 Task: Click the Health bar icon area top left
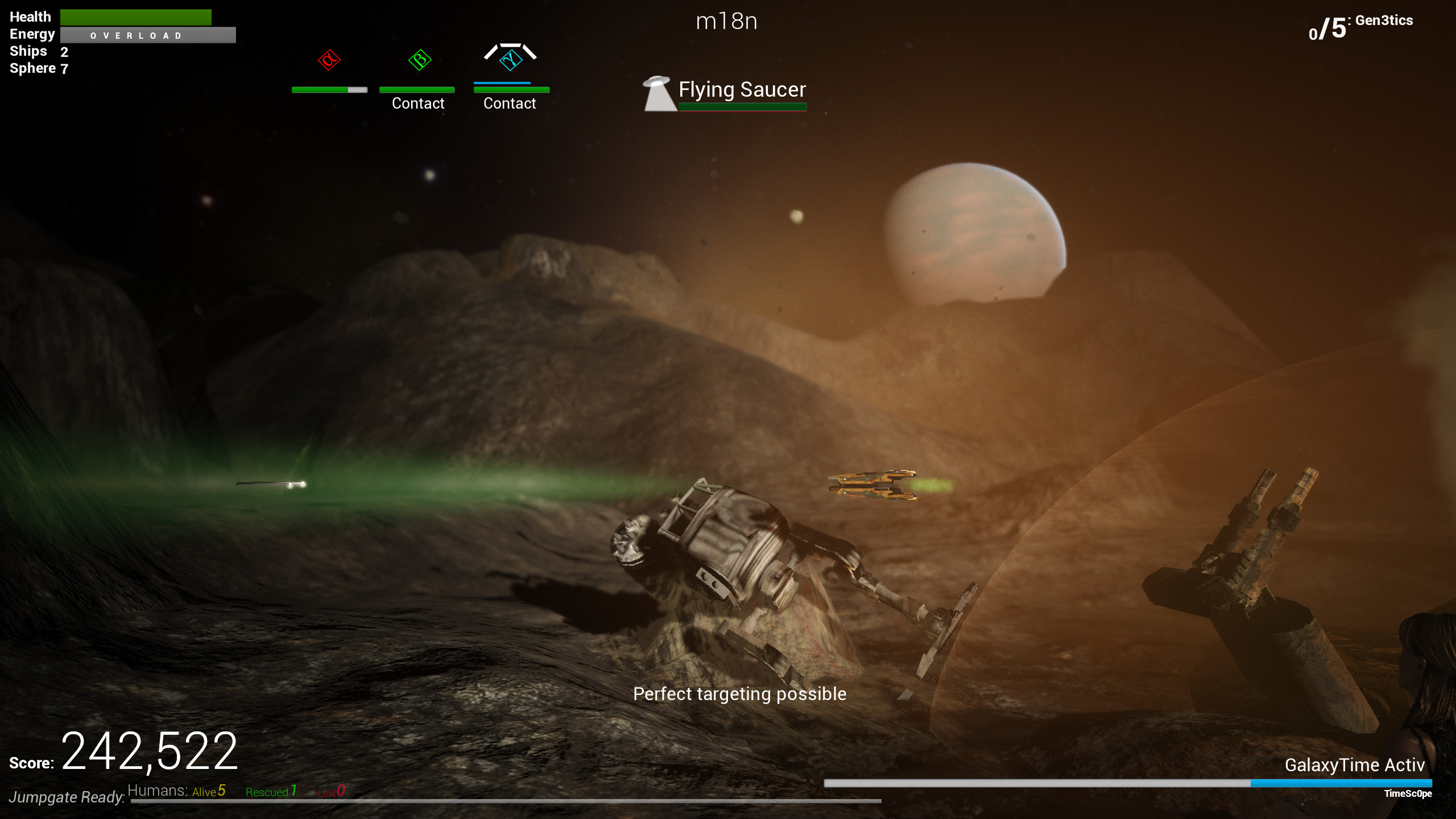click(x=136, y=17)
